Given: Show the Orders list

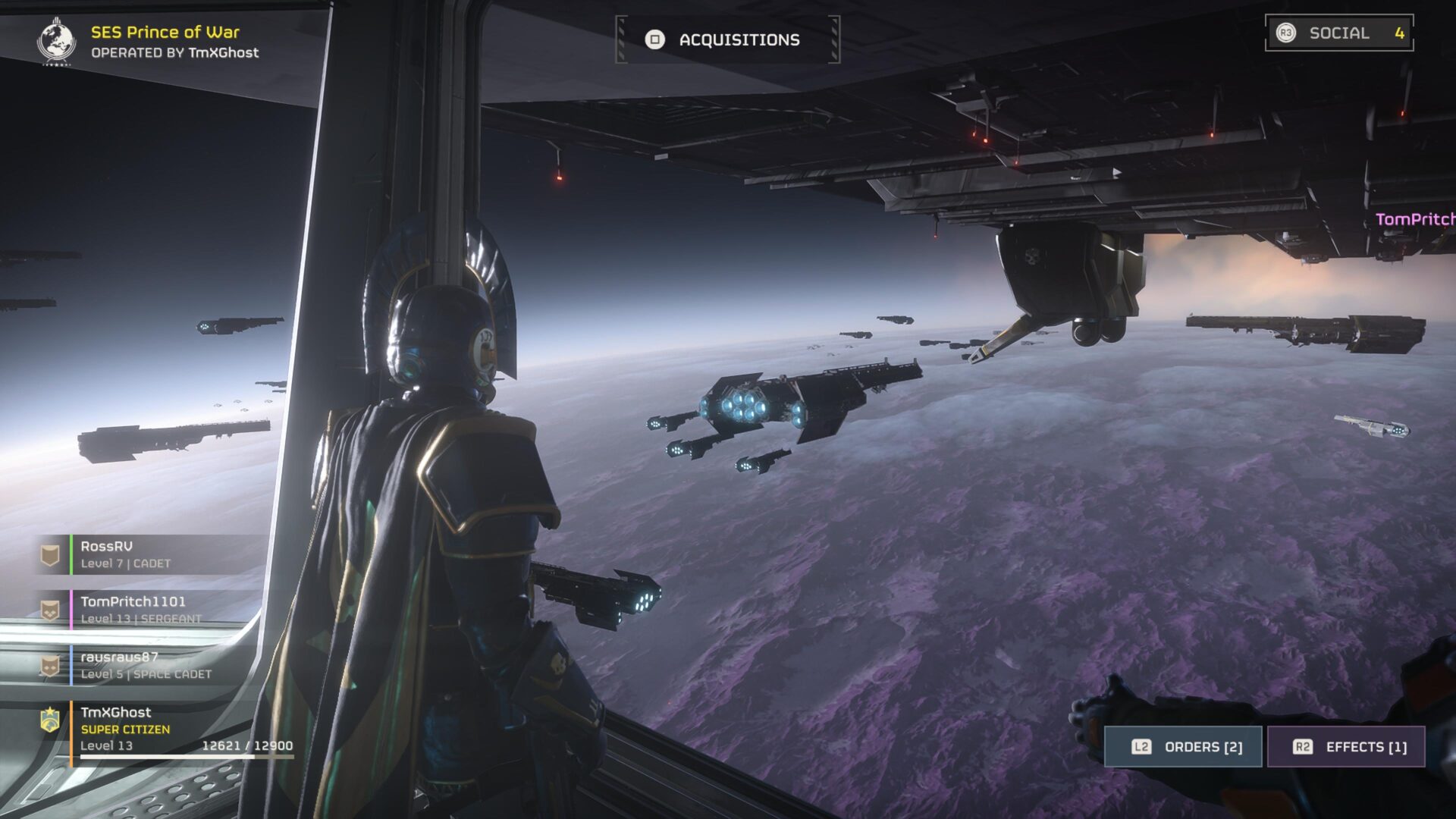Looking at the screenshot, I should tap(1183, 747).
